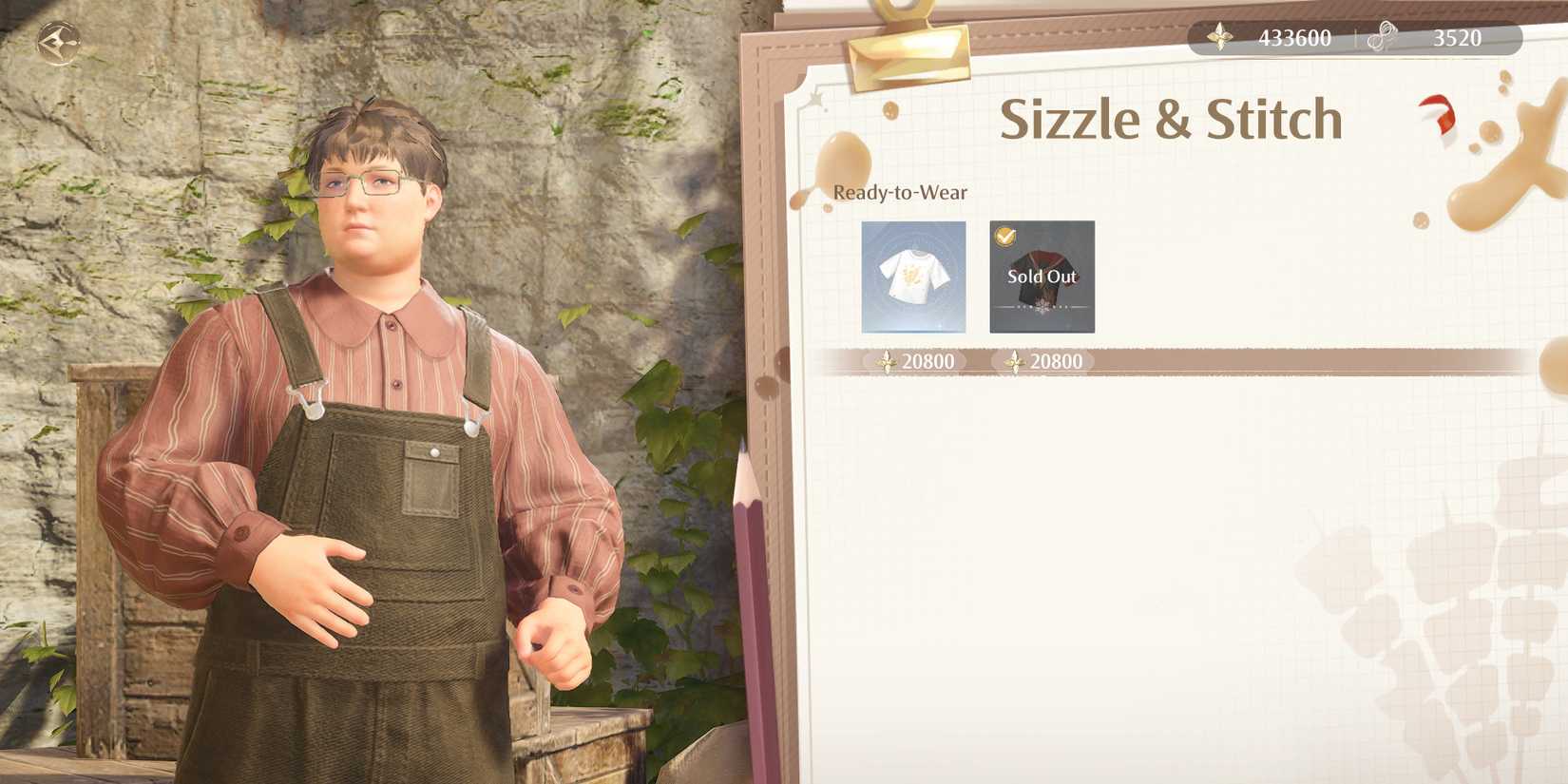Click the 20800 price under the sold-out shirt

click(x=1058, y=361)
